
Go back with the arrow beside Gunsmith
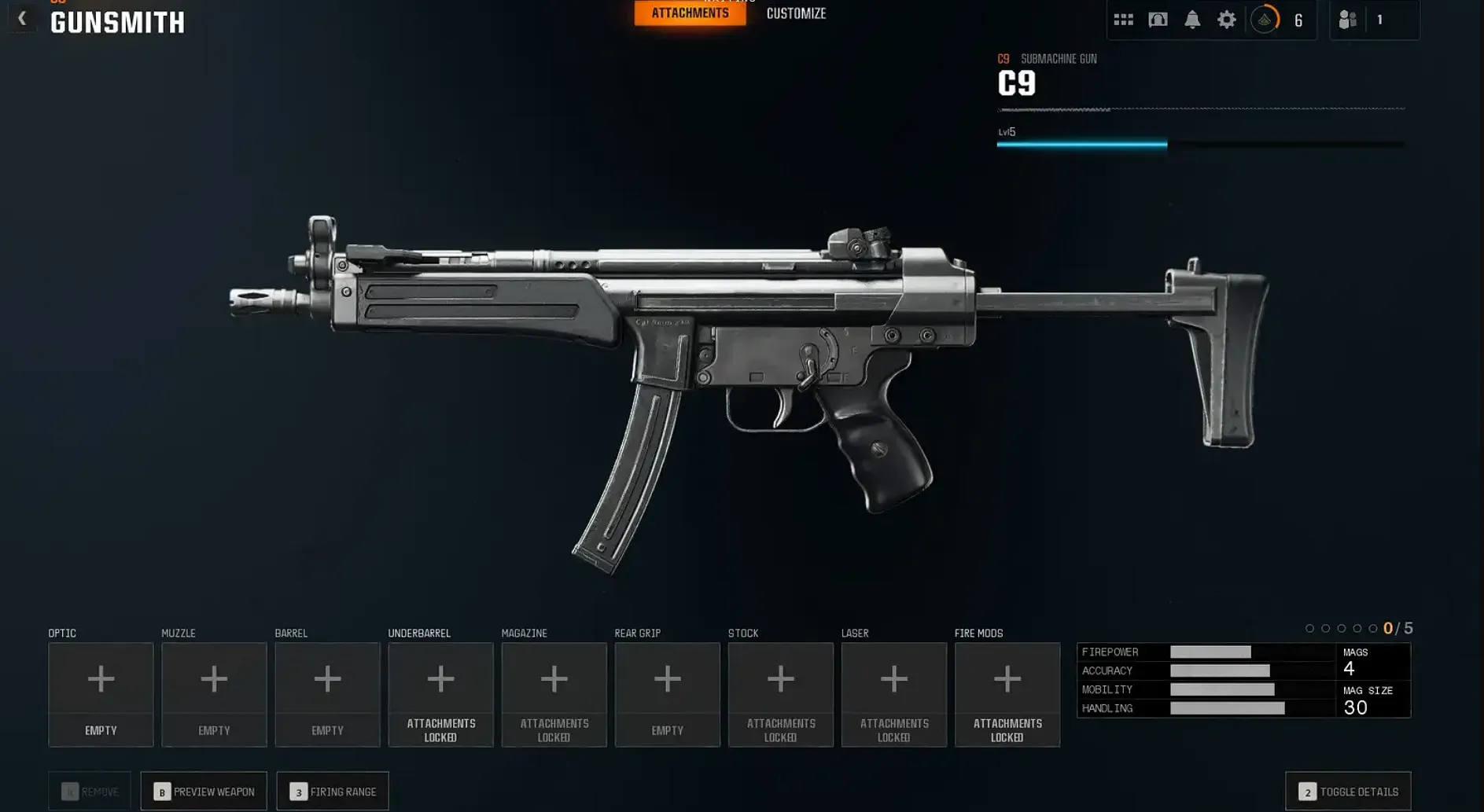[22, 19]
